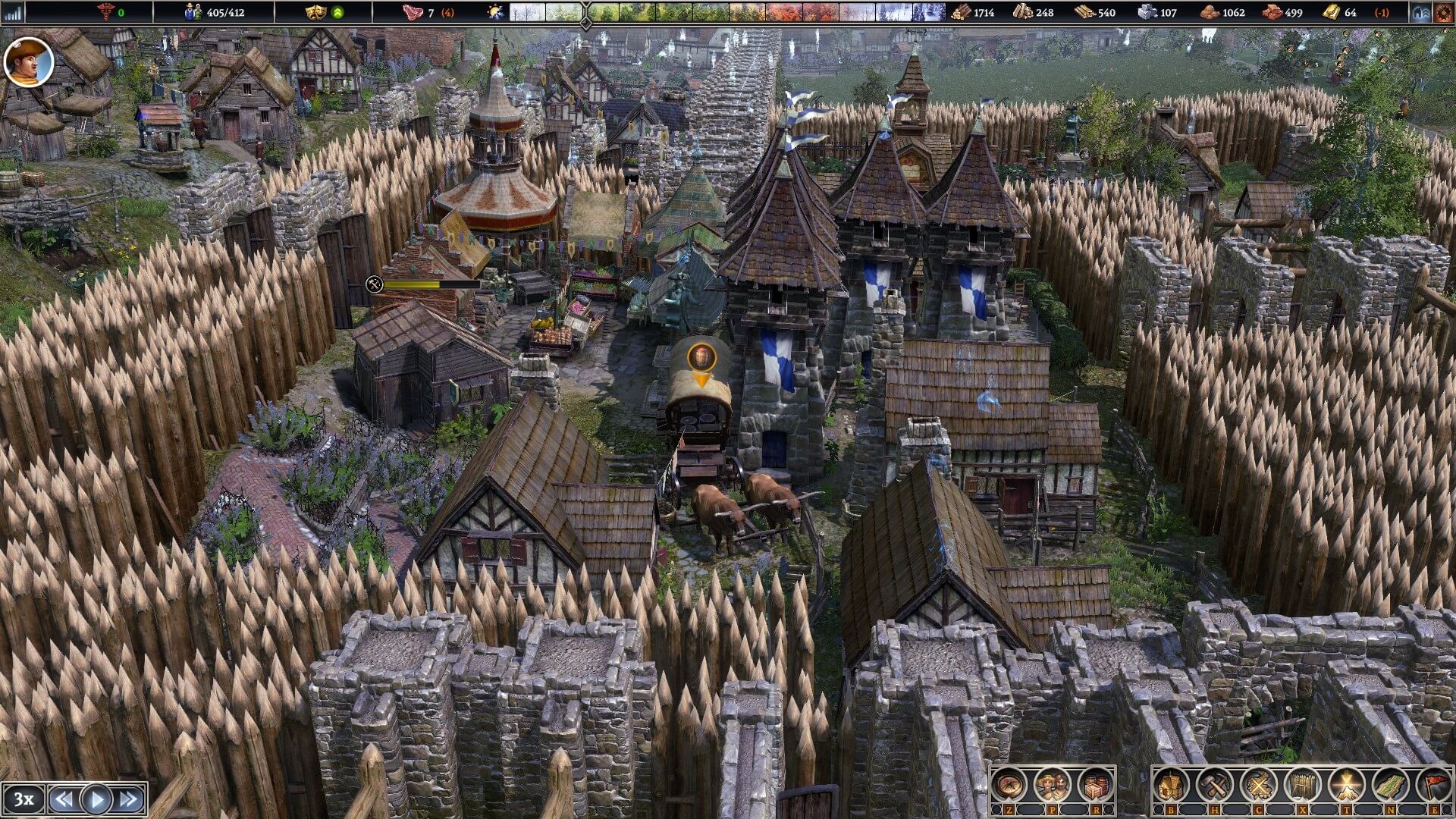
Task: Activate the crossed-out rubble clear tool
Action: pyautogui.click(x=1259, y=785)
